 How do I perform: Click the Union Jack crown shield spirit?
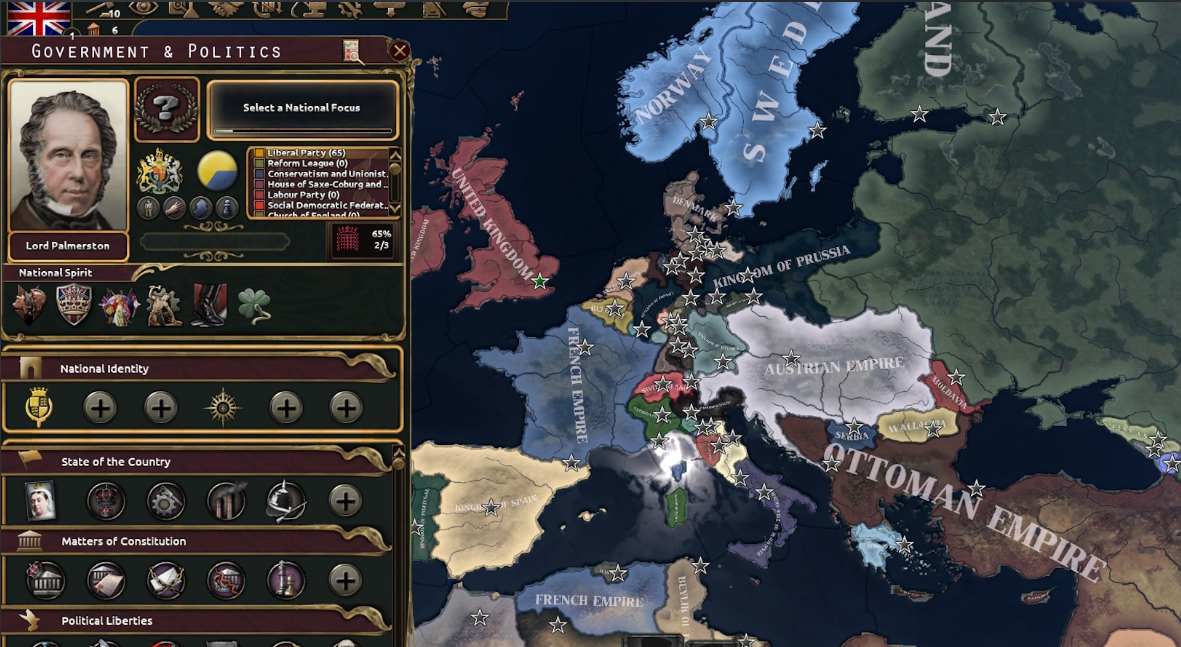click(73, 305)
